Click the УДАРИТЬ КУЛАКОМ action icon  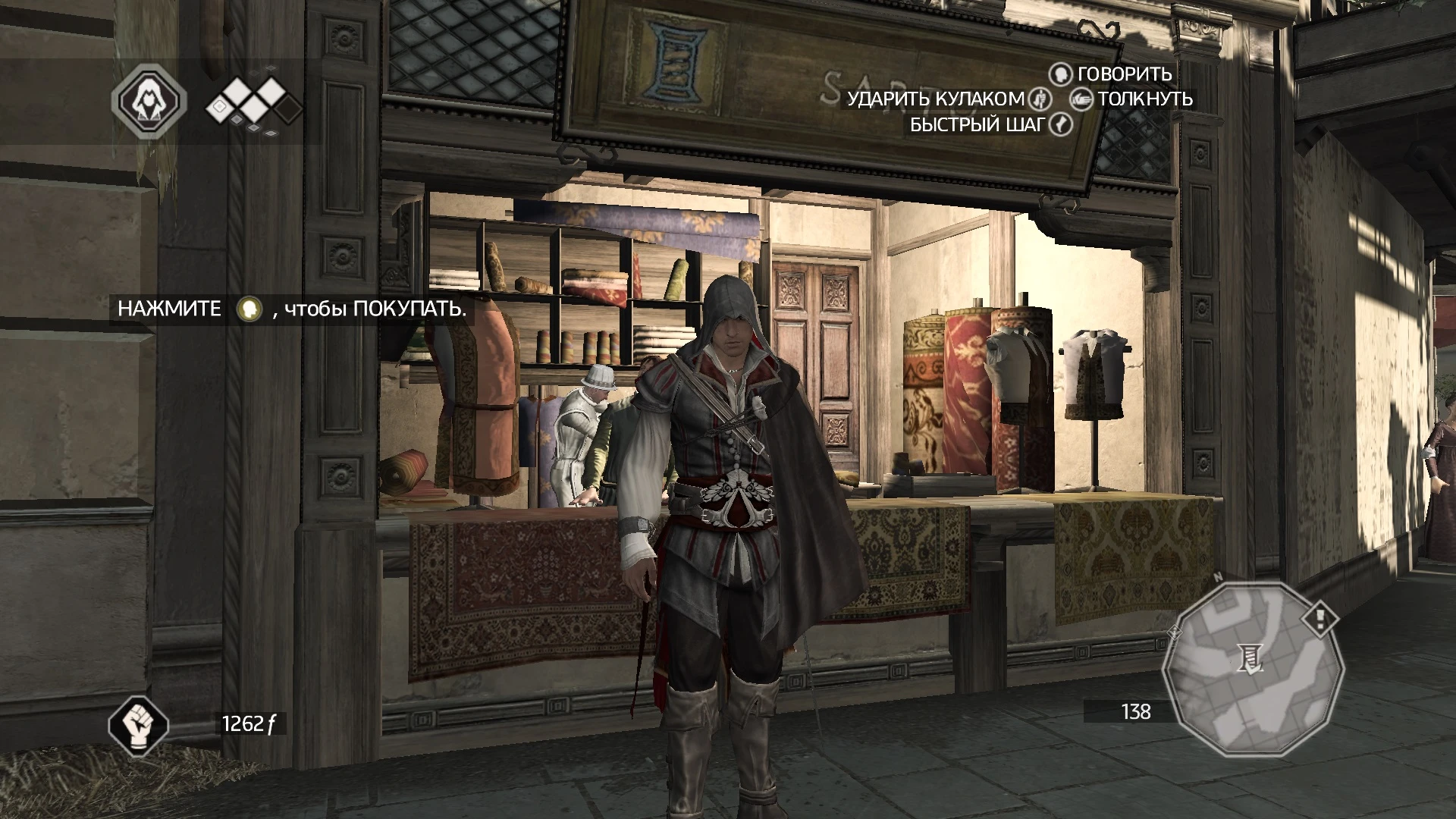click(1040, 99)
